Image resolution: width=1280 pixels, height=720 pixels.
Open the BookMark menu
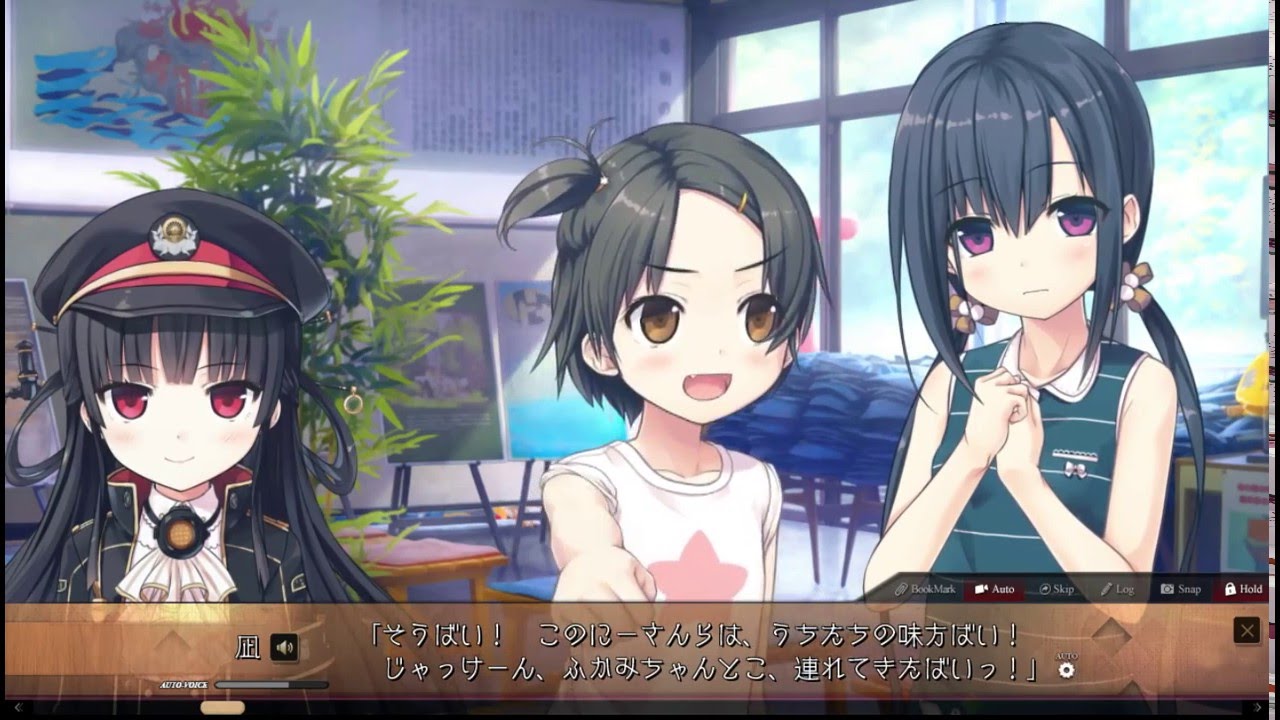click(925, 589)
